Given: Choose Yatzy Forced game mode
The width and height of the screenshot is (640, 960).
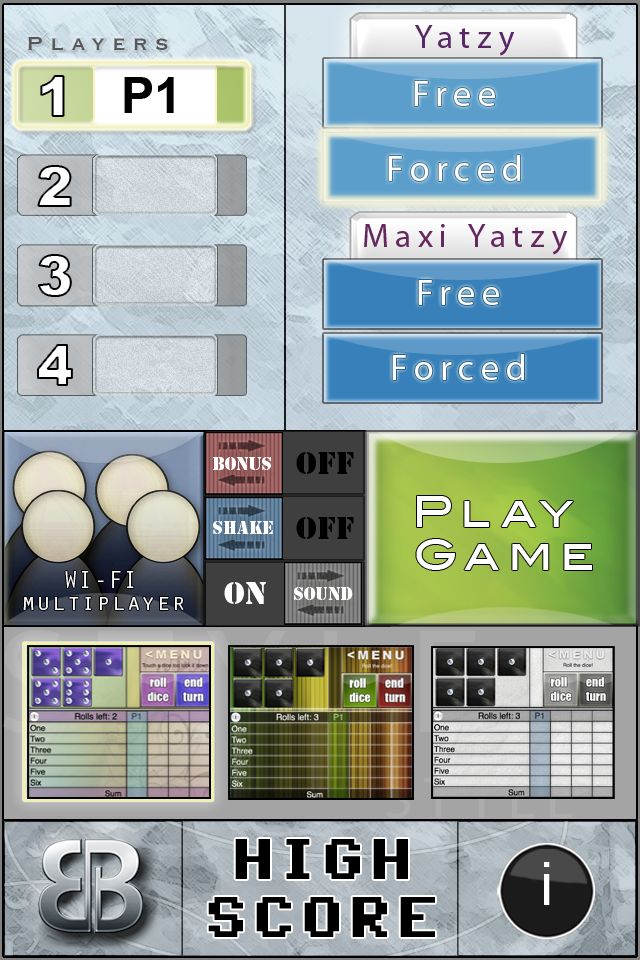Looking at the screenshot, I should [x=461, y=168].
